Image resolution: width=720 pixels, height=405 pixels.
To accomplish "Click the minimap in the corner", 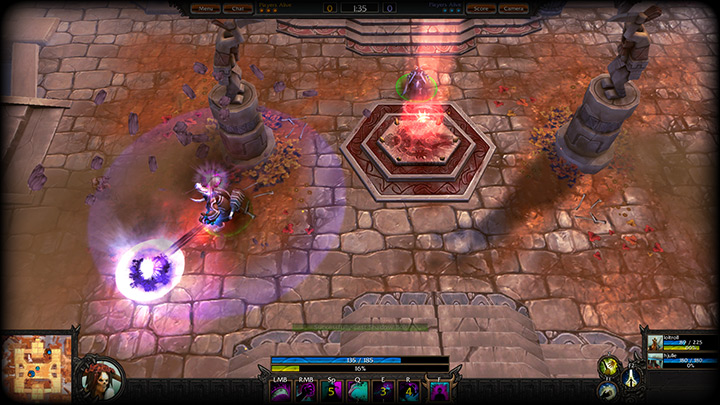I will tap(36, 366).
